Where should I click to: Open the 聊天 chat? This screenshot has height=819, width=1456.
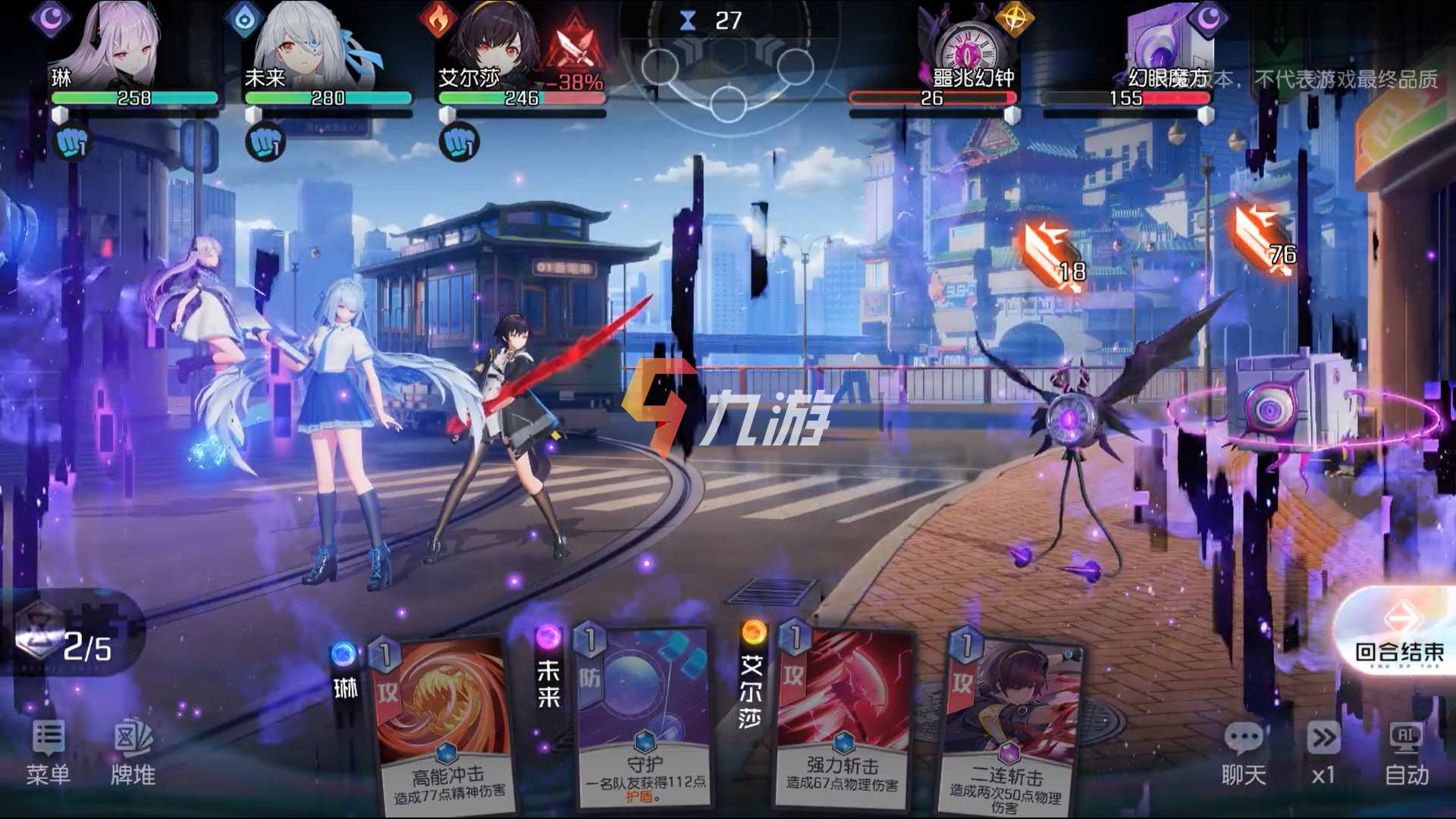[x=1244, y=751]
